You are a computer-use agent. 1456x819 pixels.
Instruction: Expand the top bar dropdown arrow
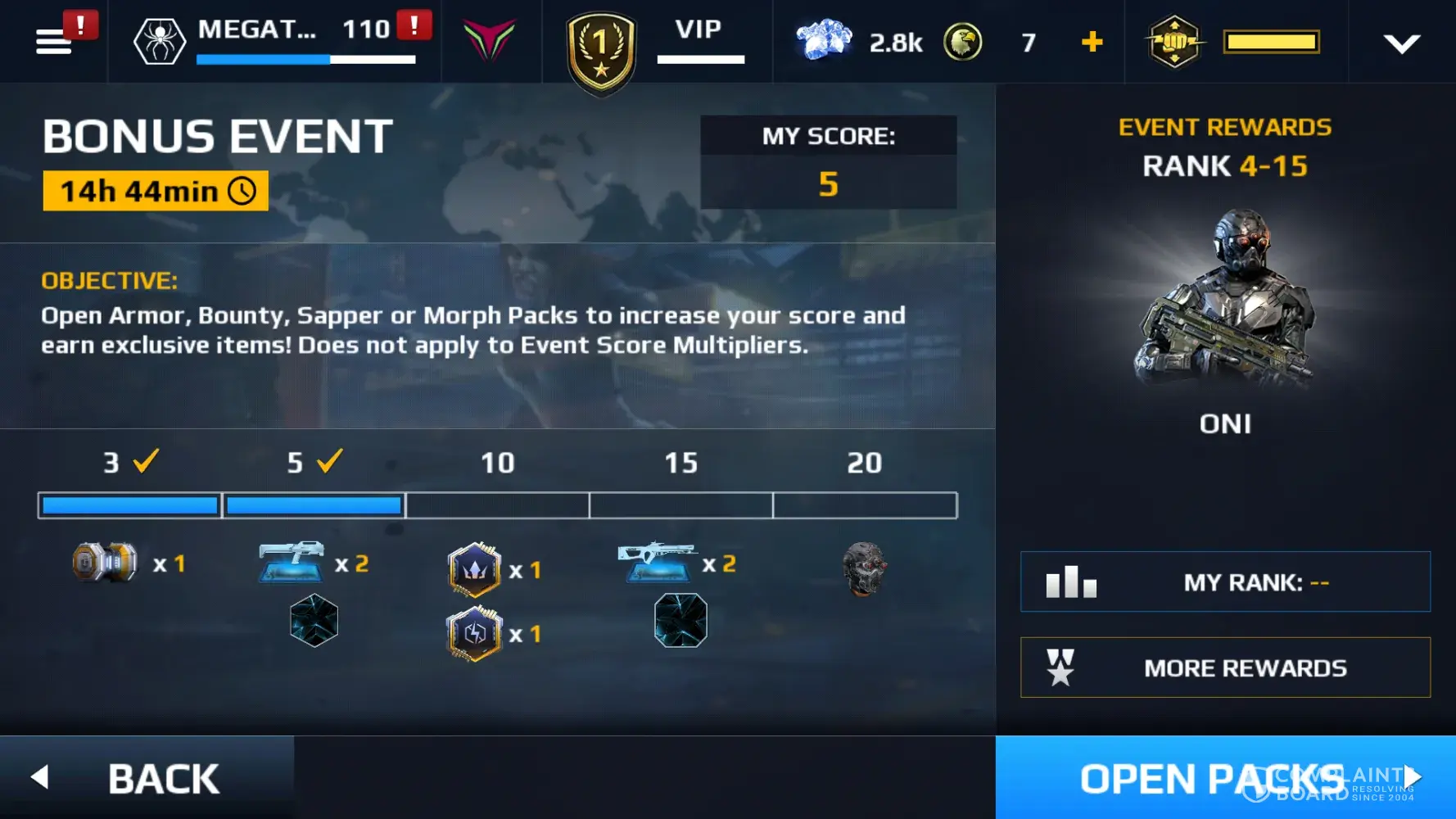(1401, 43)
